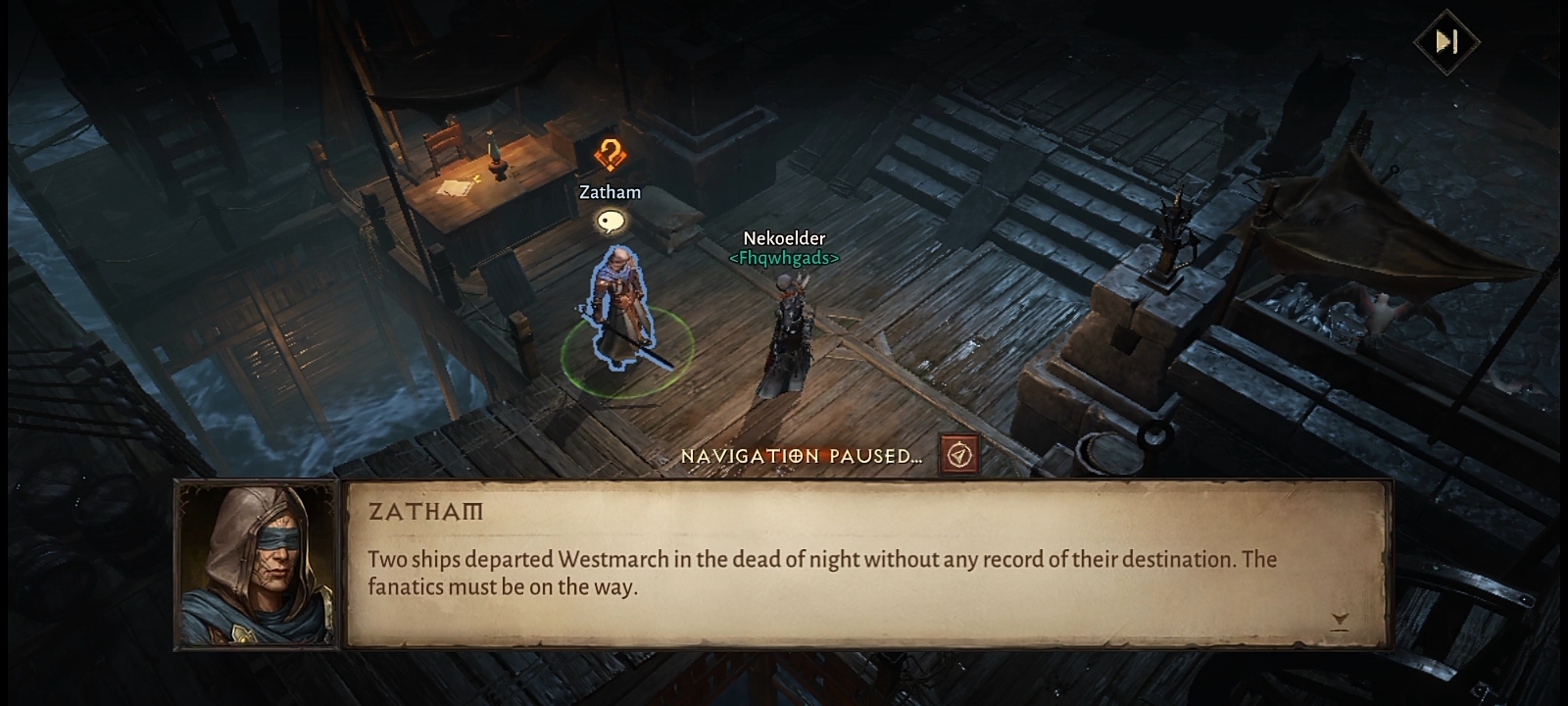Tap the speech bubble under Zatham's name
This screenshot has height=706, width=1568.
[611, 222]
